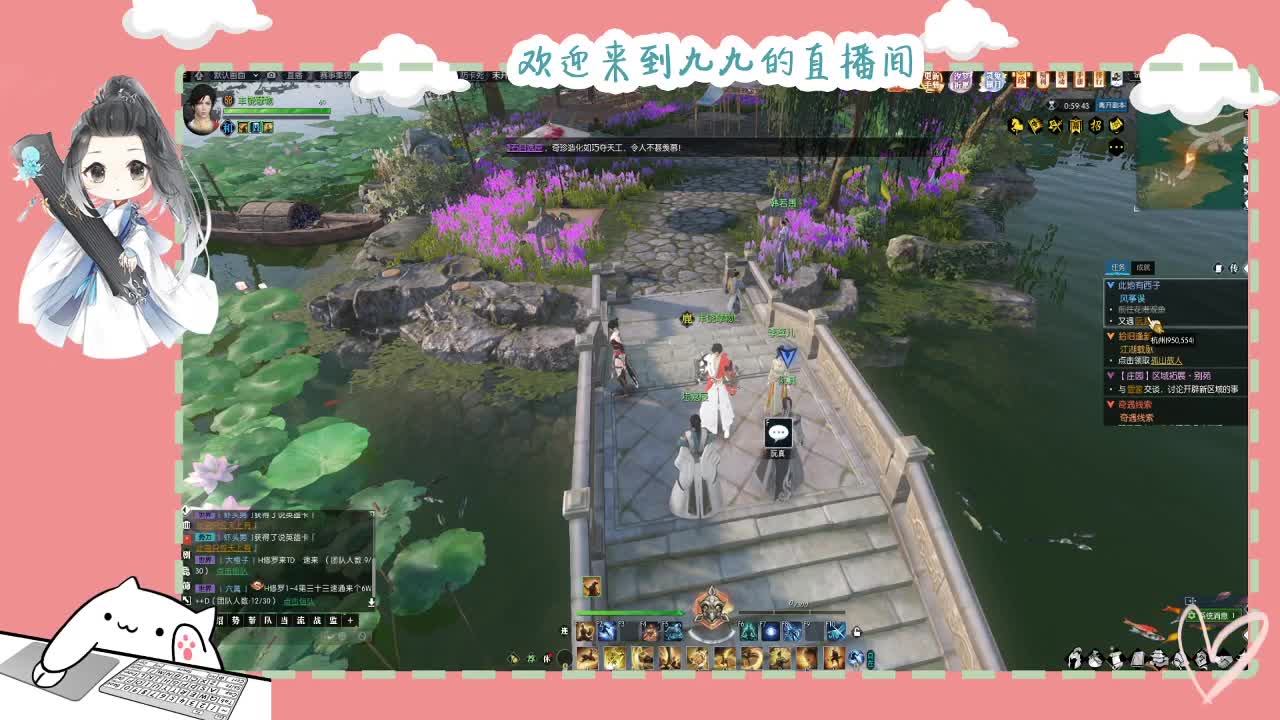Select the mount (horse) icon near the timer

coord(1017,125)
